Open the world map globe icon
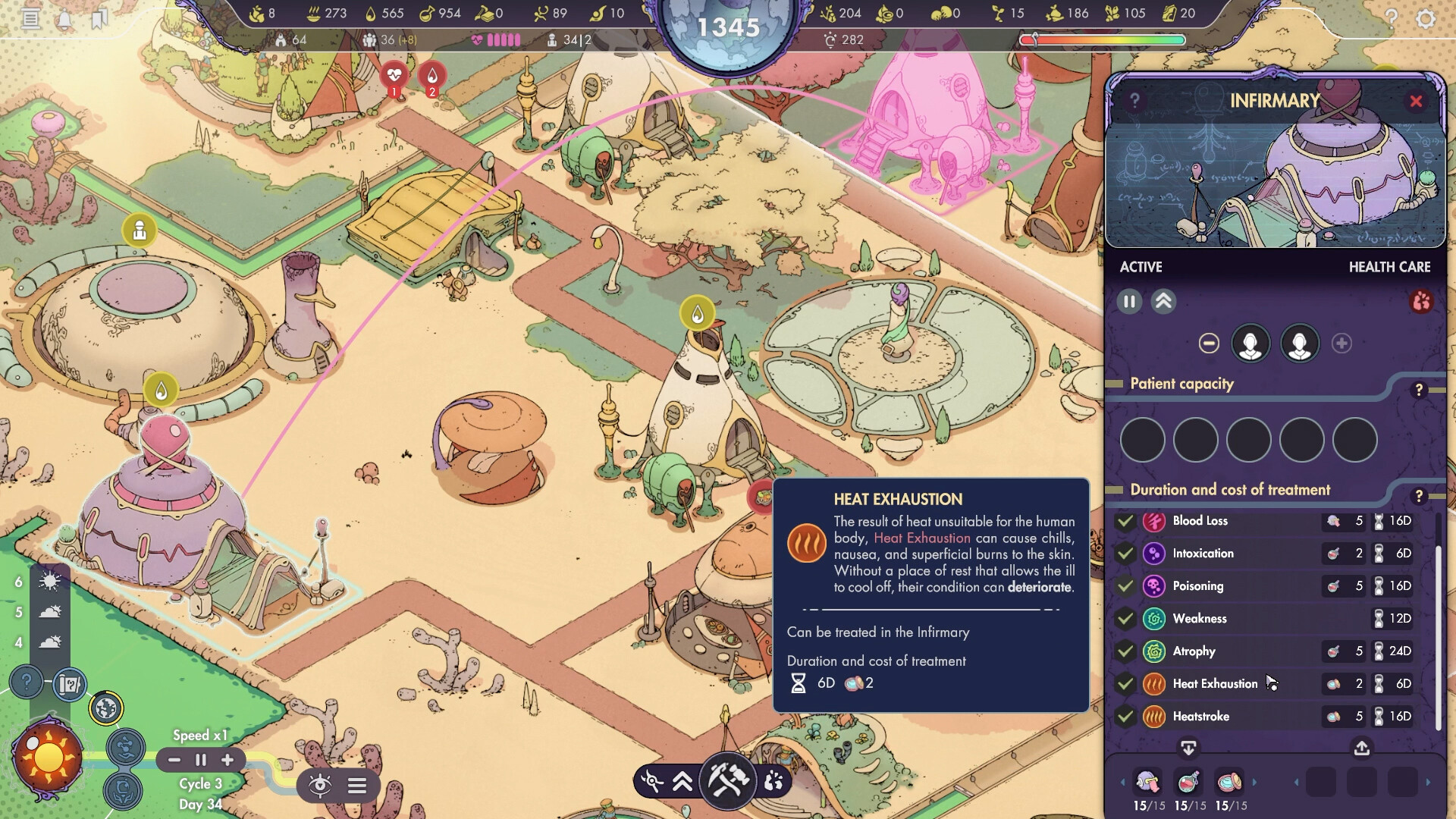1456x819 pixels. point(106,707)
